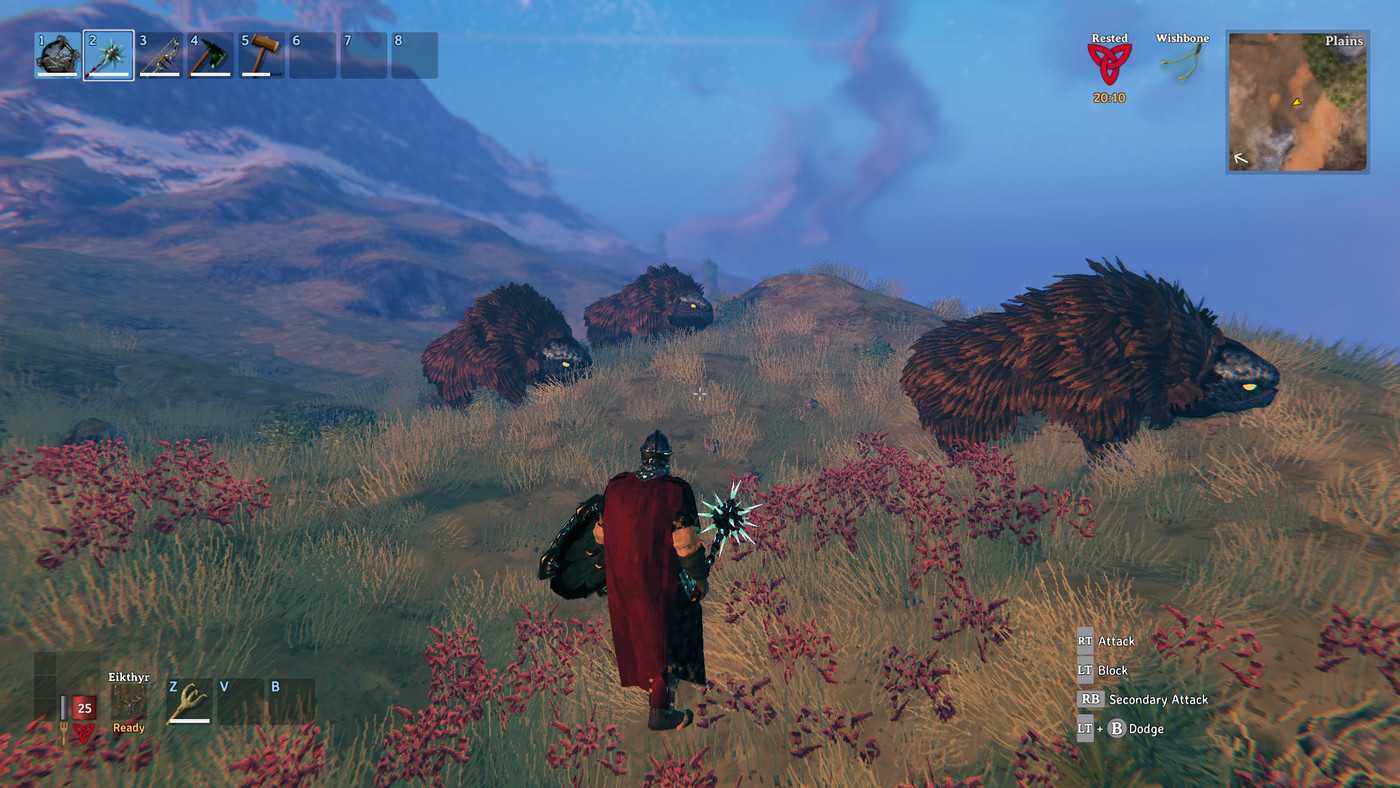
Task: Equip the bow from hotbar slot 3
Action: (160, 56)
